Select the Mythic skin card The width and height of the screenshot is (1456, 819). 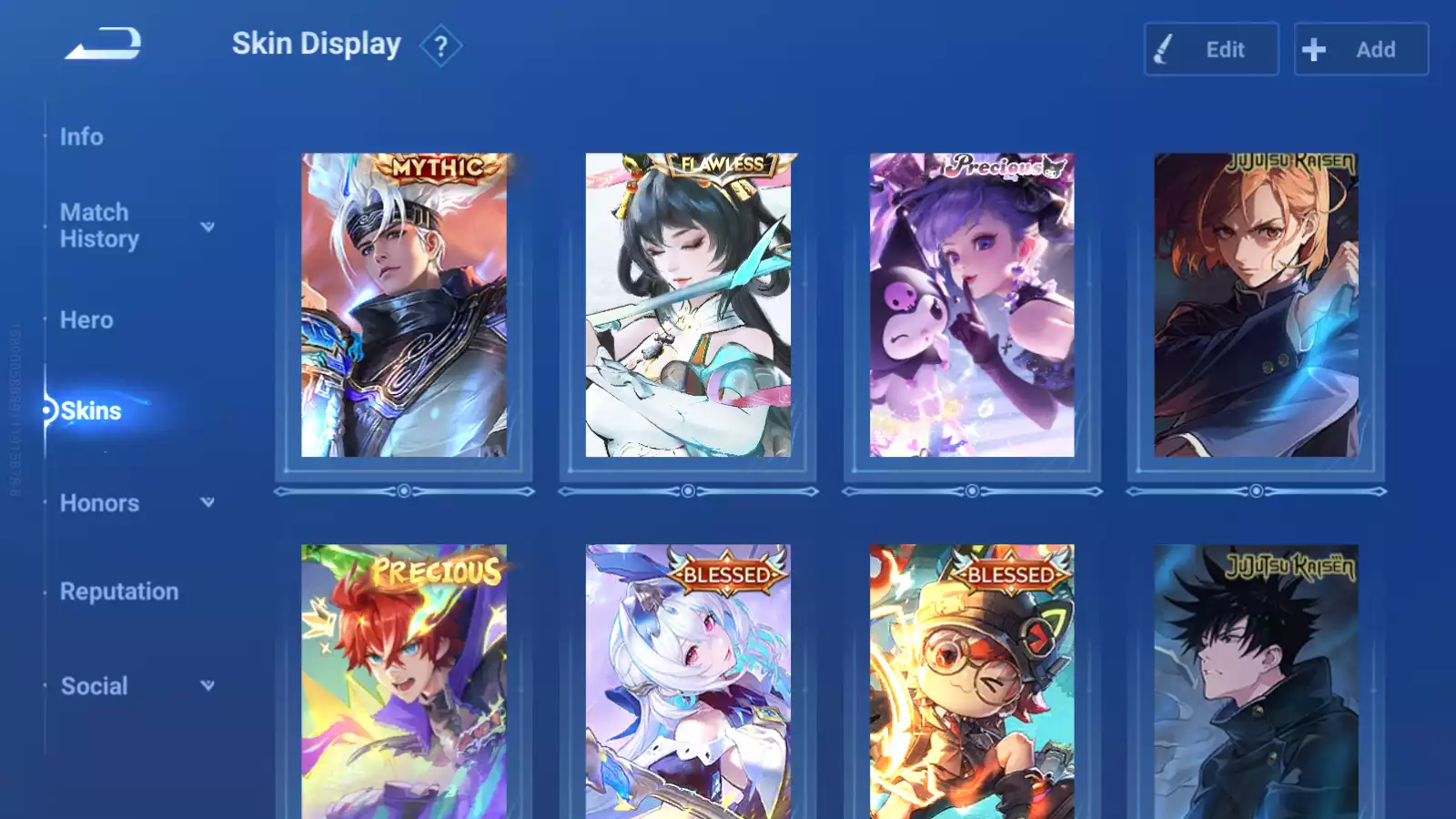click(404, 305)
